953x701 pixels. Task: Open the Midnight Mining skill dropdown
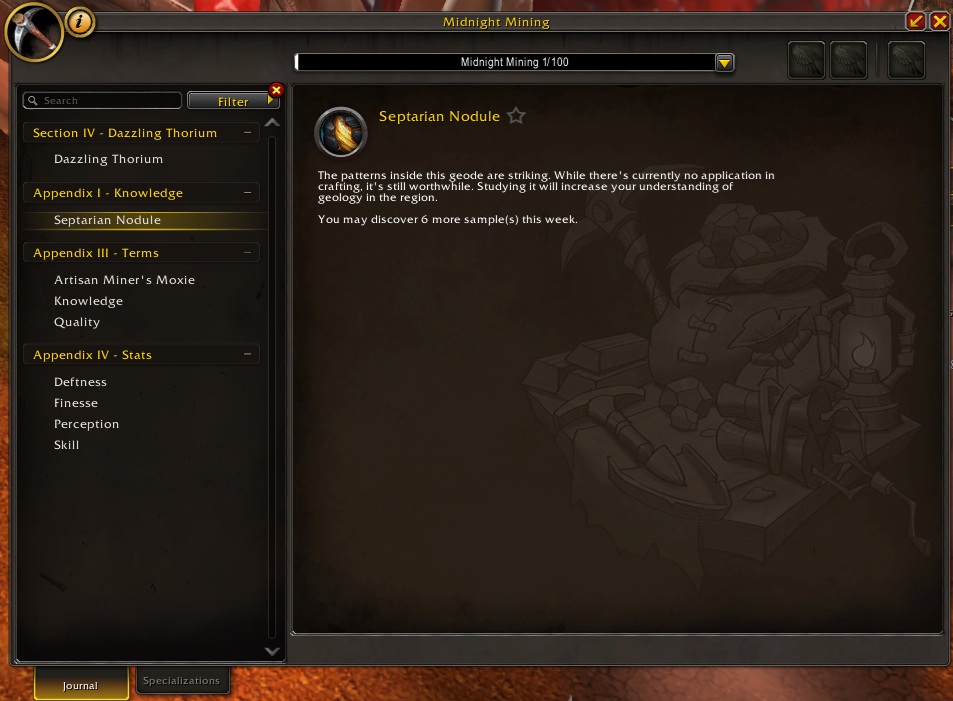725,62
